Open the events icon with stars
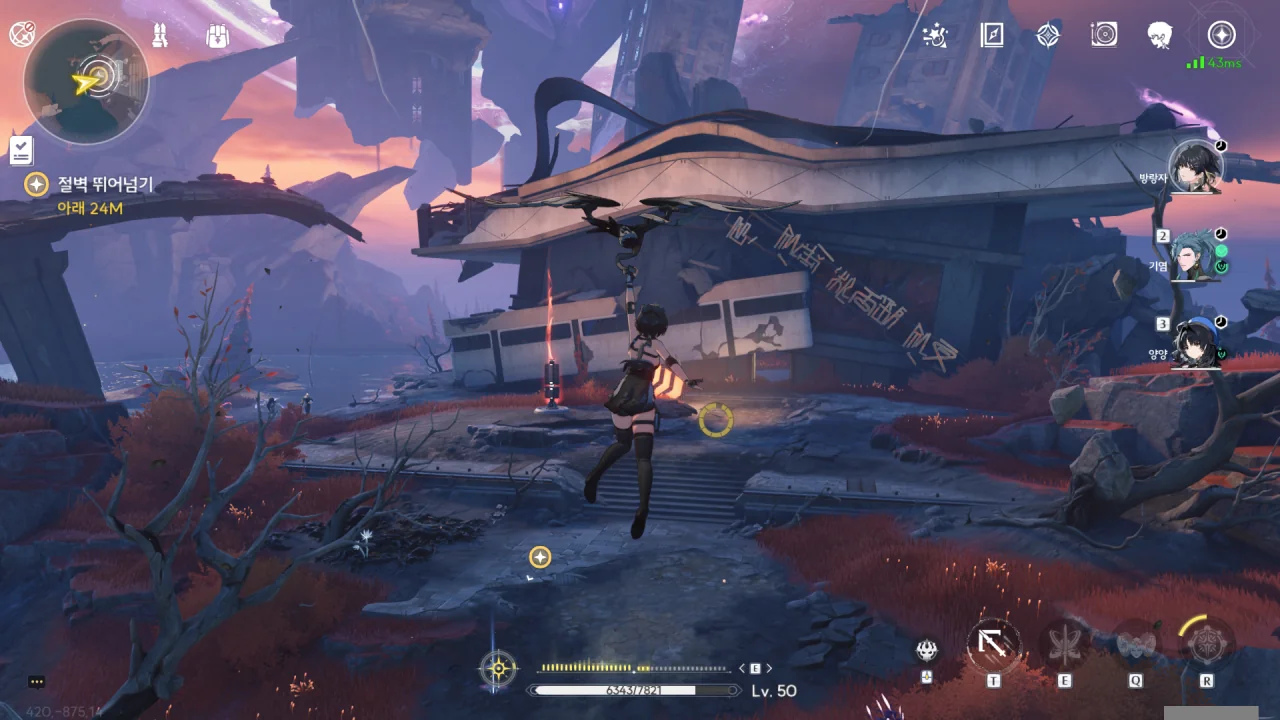The height and width of the screenshot is (720, 1280). click(x=935, y=36)
